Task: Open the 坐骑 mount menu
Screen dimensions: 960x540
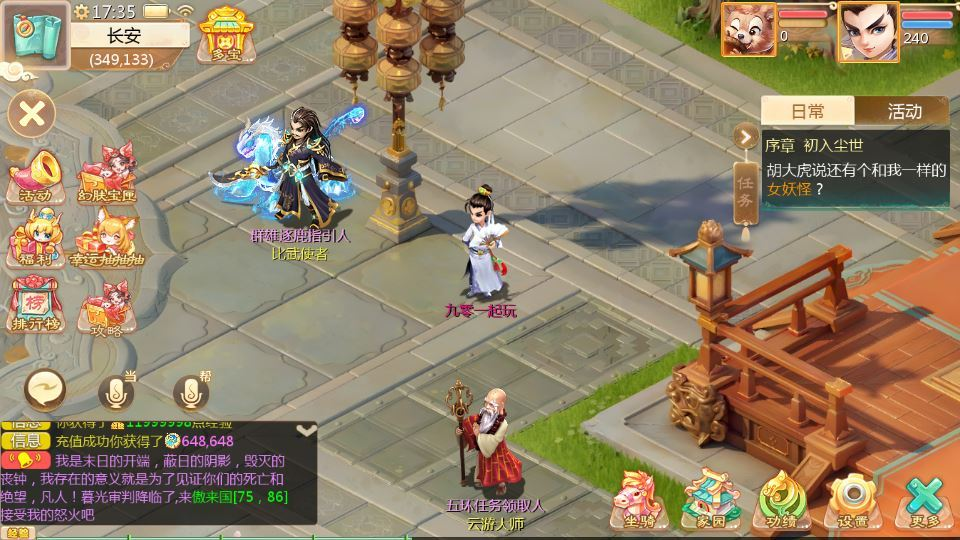Action: 640,498
